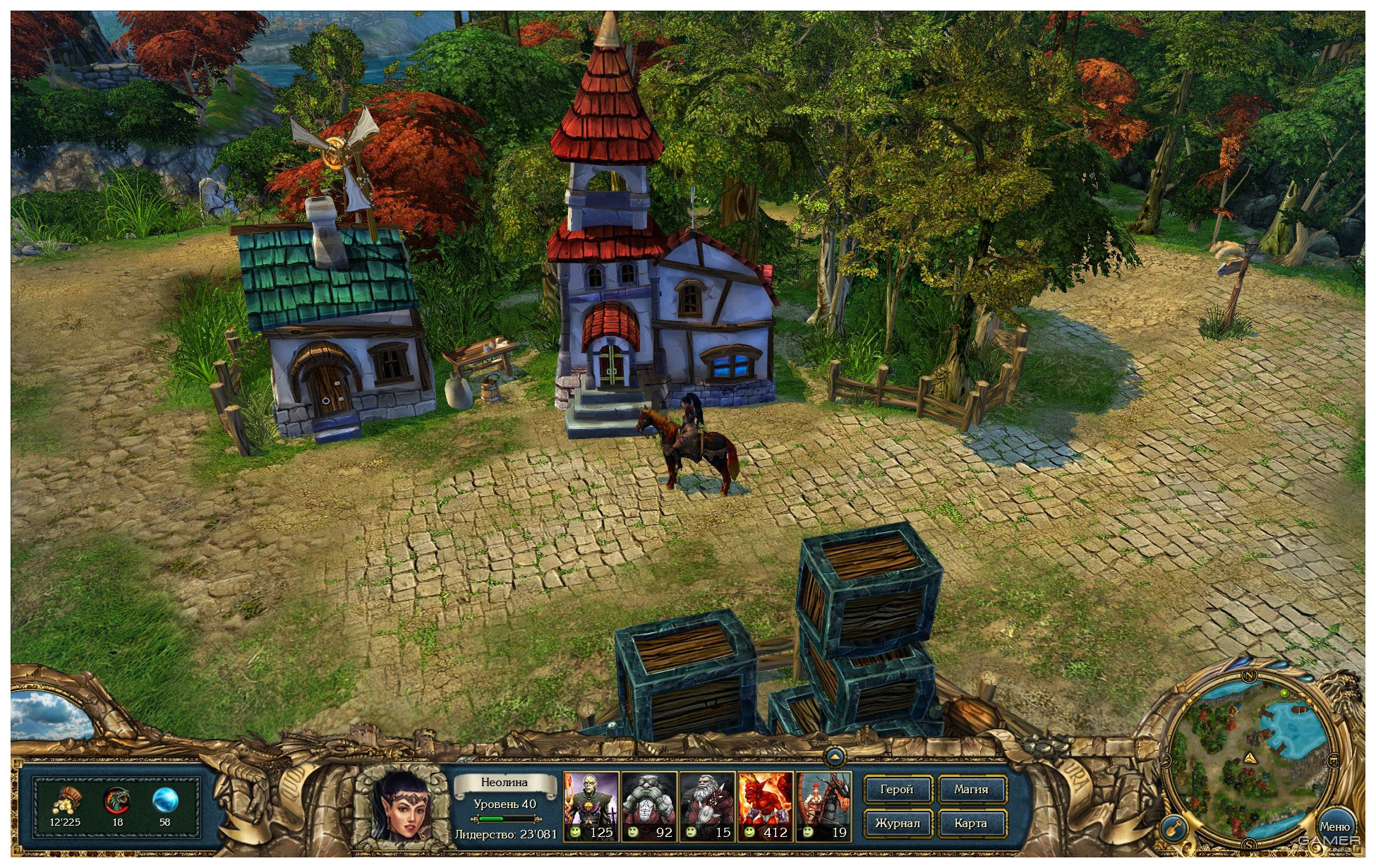The height and width of the screenshot is (868, 1376).
Task: Open the round Меню button
Action: coord(1334,826)
